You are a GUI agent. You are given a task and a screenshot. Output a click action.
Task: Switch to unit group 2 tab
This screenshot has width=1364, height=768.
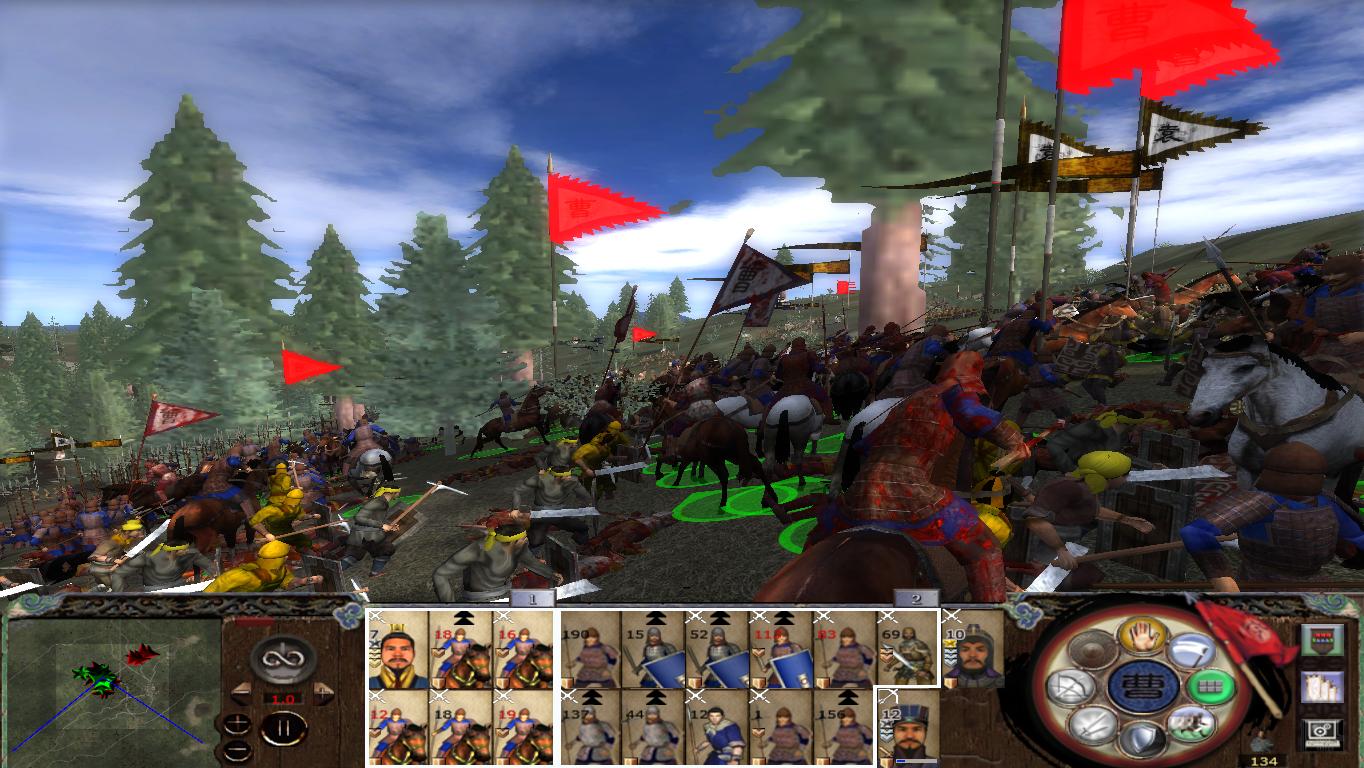[x=915, y=600]
